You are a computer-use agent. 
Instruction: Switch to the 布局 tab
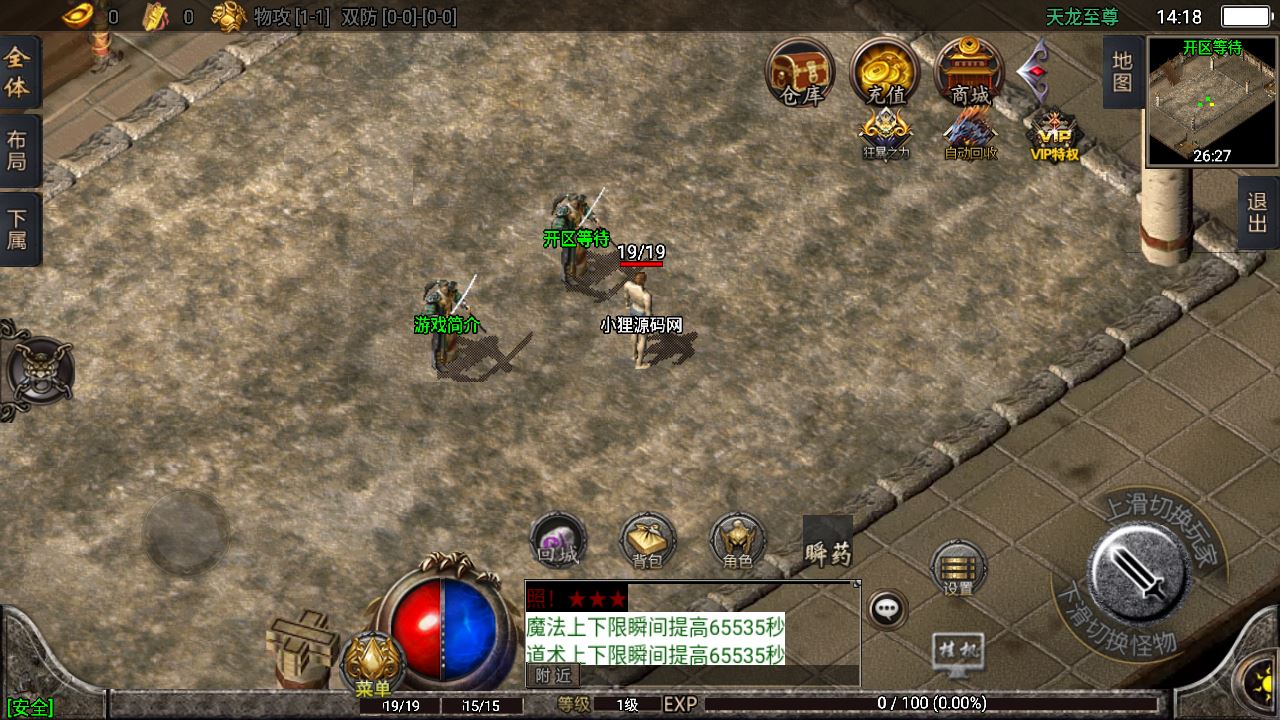pos(18,150)
